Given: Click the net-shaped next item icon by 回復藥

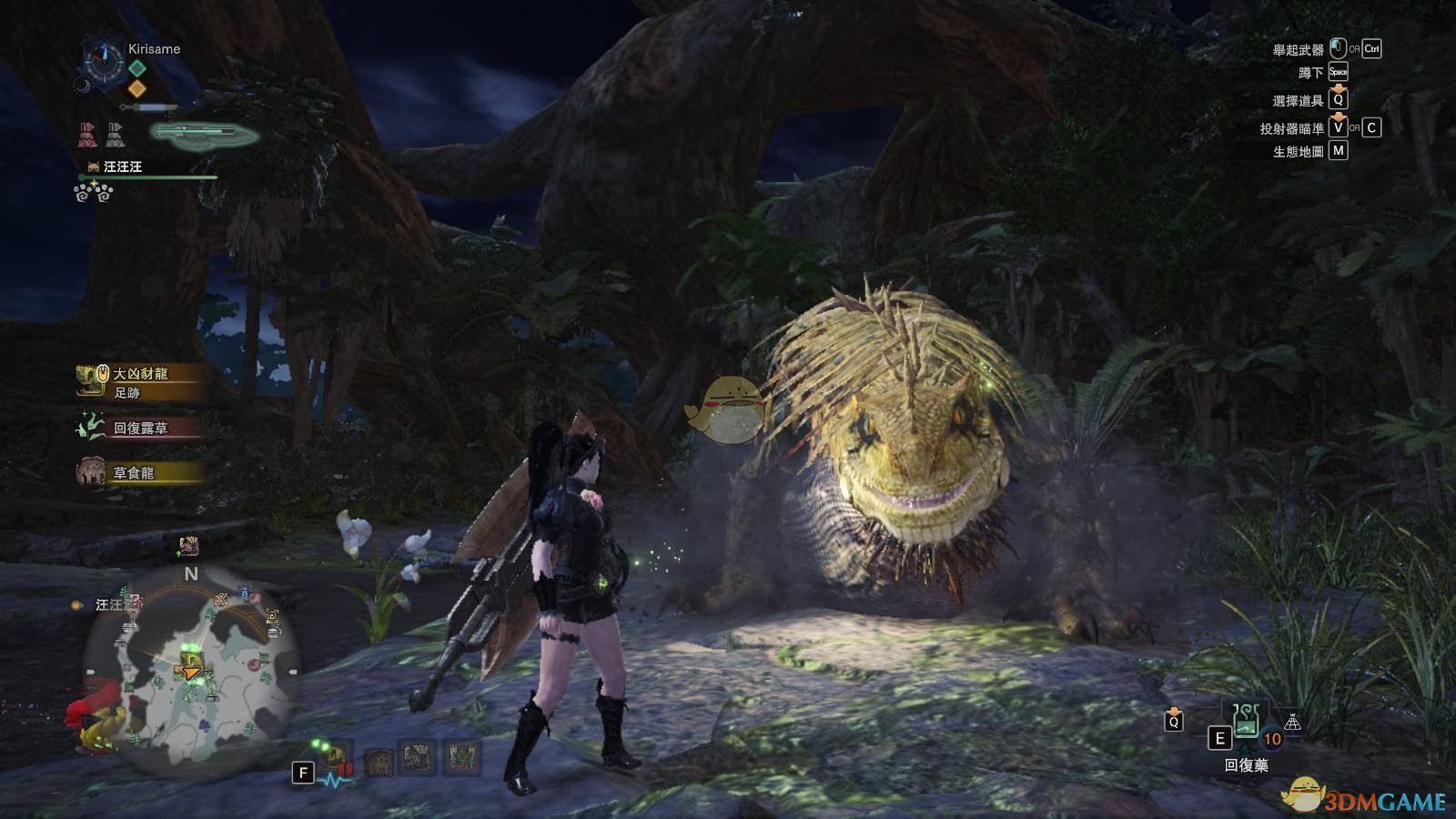Looking at the screenshot, I should coord(1292,723).
